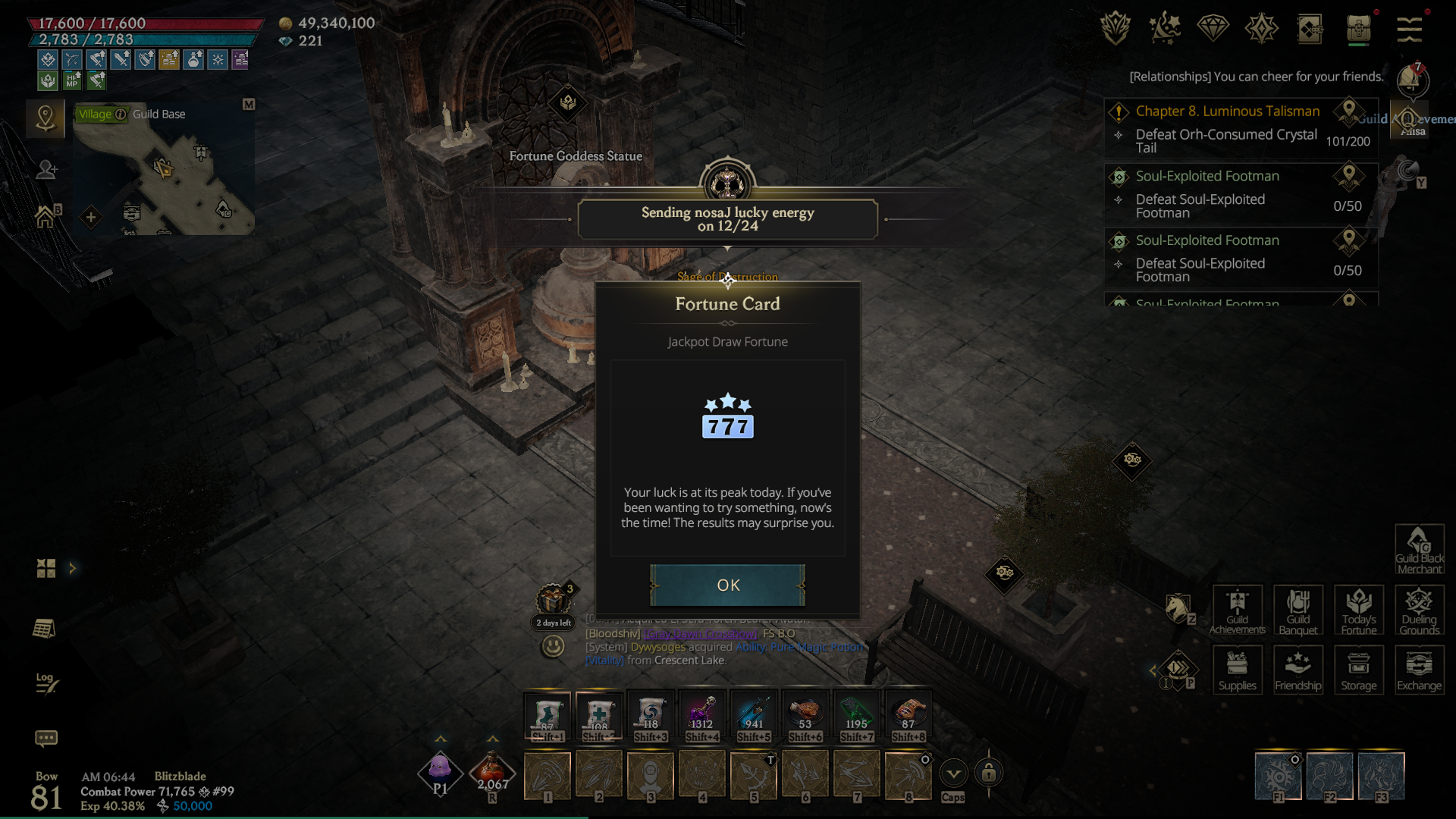The image size is (1456, 819).
Task: Open the hamburger main menu
Action: click(x=1409, y=29)
